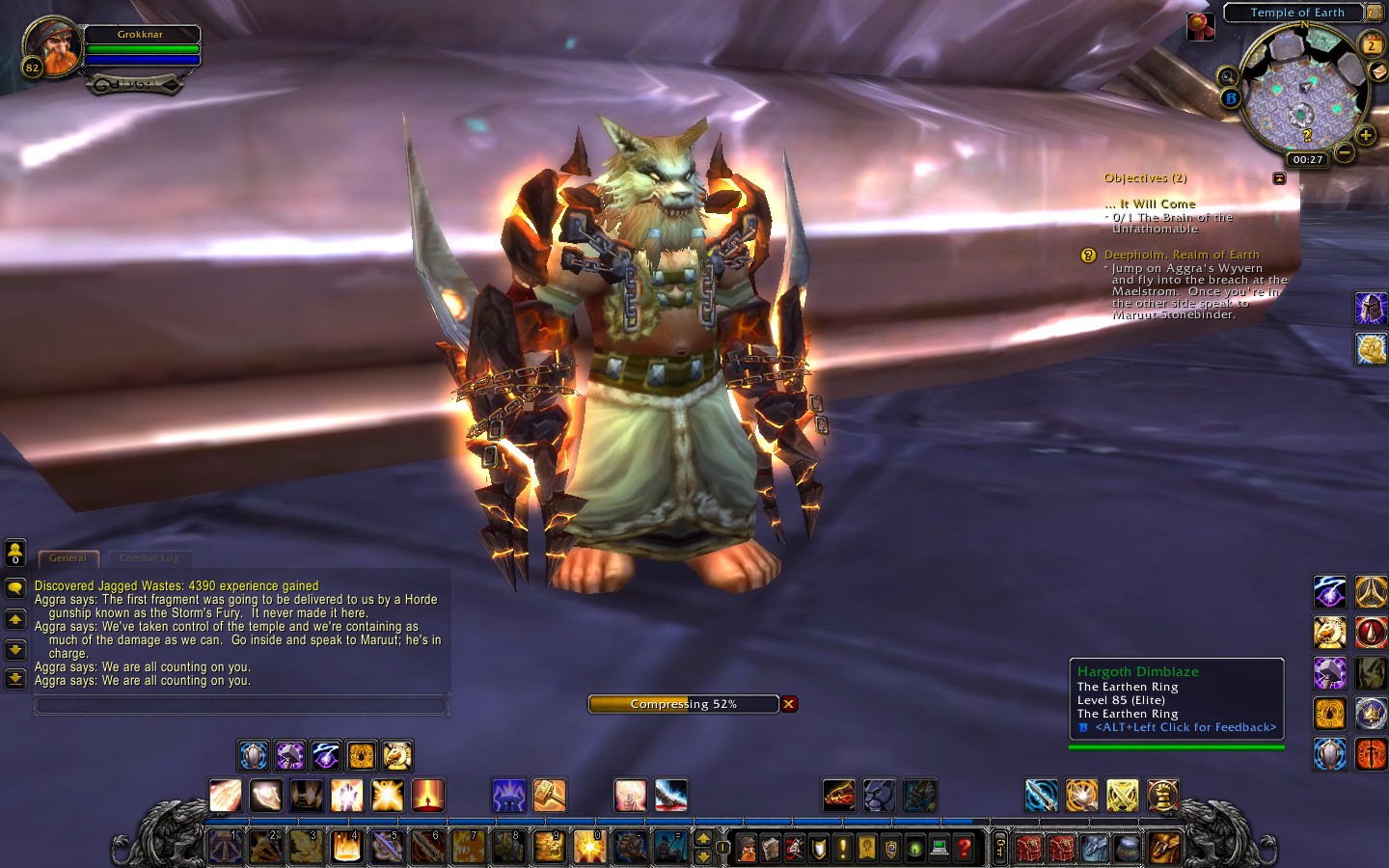Switch to the Combat Log chat tab
The height and width of the screenshot is (868, 1389).
[150, 558]
